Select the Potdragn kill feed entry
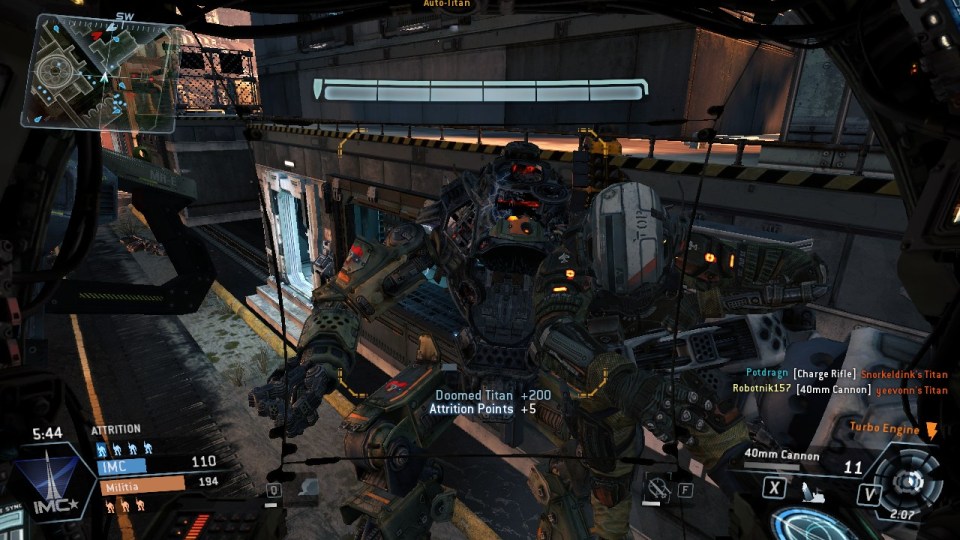The image size is (960, 540). click(840, 374)
